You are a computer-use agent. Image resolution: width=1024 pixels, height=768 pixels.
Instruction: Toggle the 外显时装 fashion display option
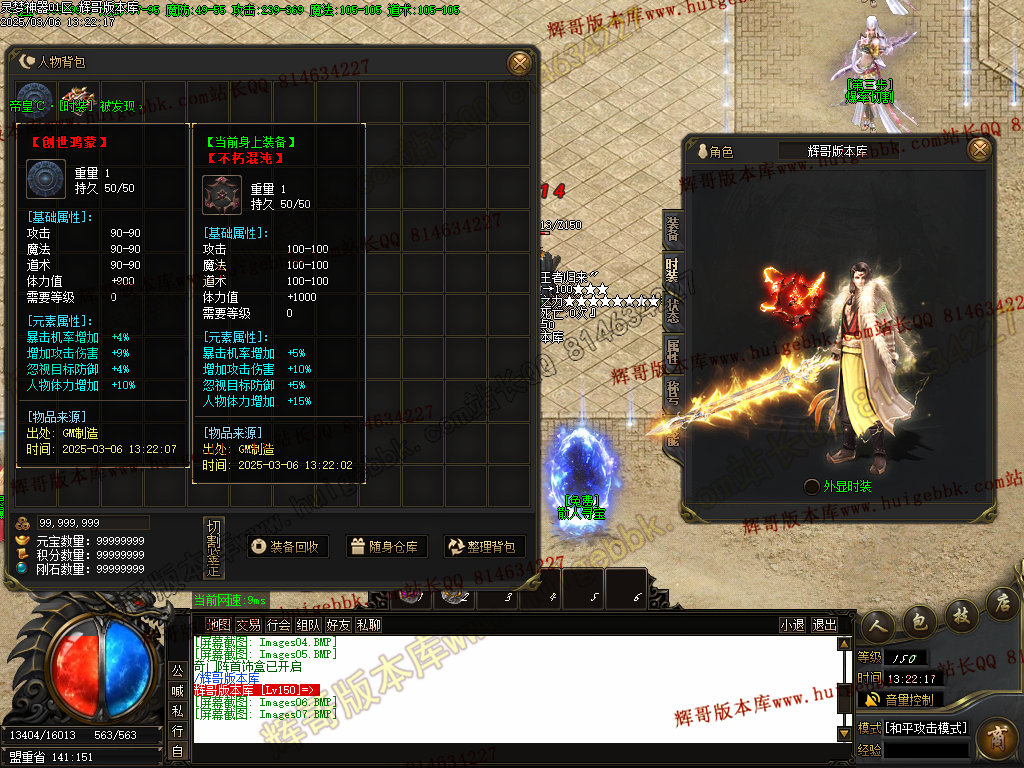coord(811,487)
